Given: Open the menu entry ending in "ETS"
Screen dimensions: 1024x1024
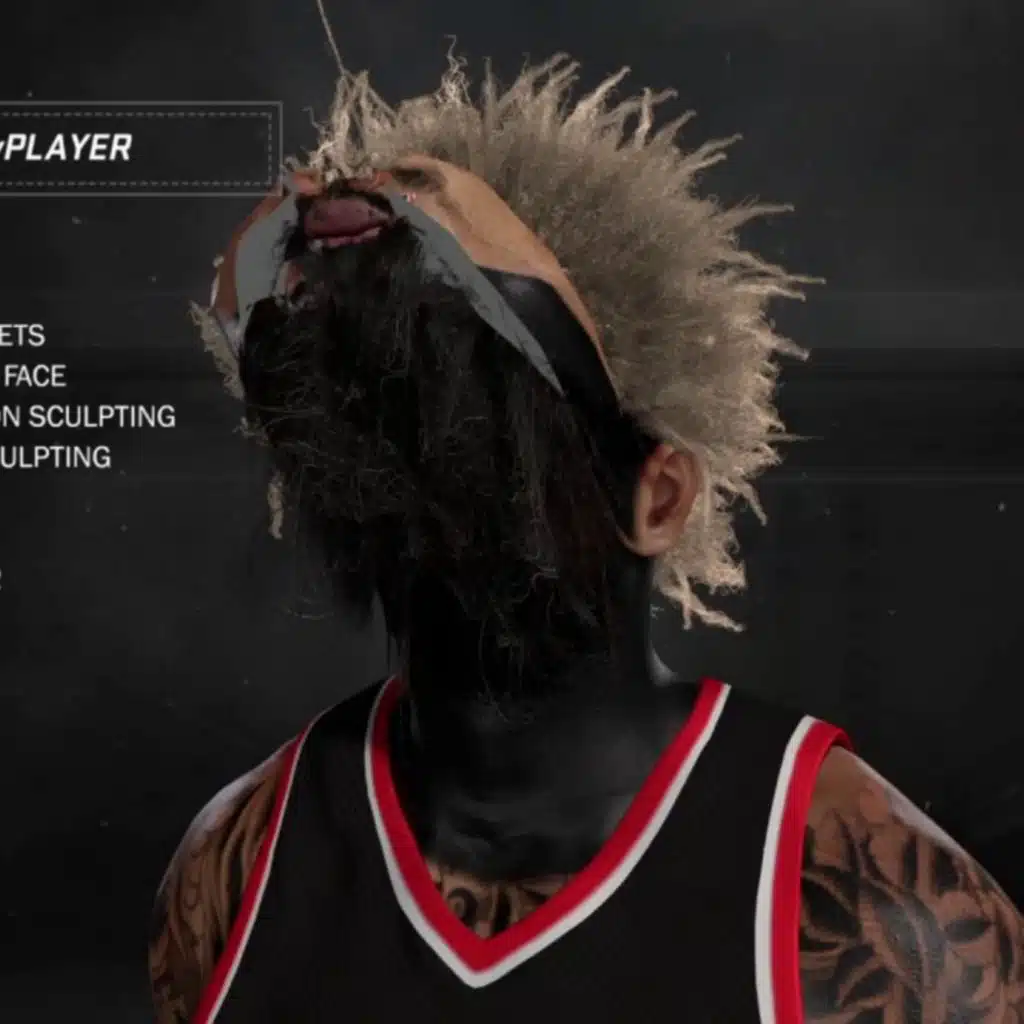Looking at the screenshot, I should point(22,336).
